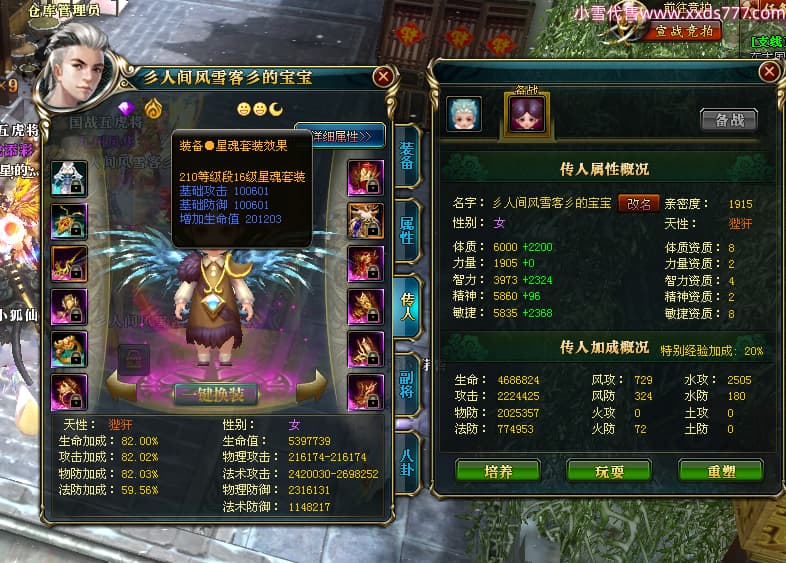786x563 pixels.
Task: Show the 八卦 tab
Action: click(407, 455)
